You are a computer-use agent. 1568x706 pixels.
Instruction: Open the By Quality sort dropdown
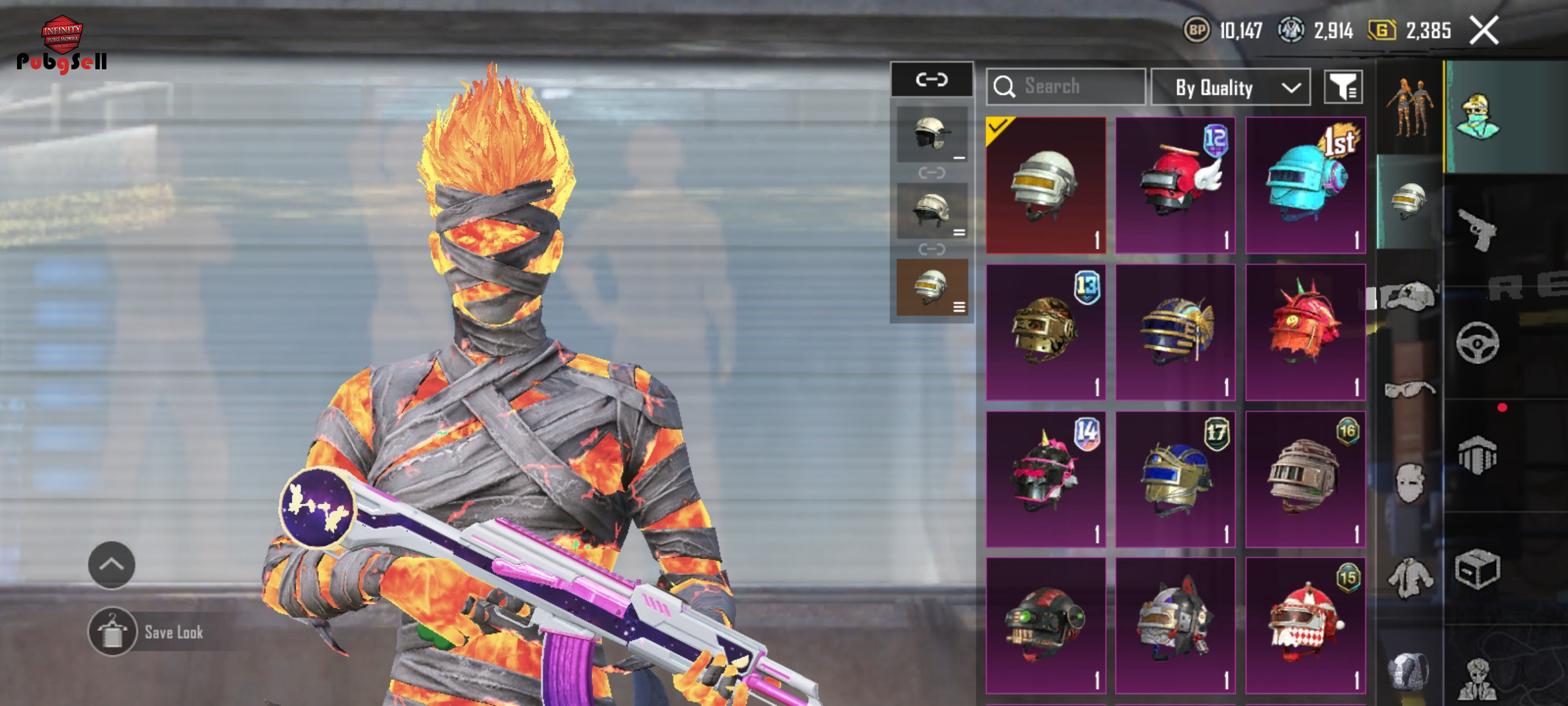click(x=1230, y=87)
